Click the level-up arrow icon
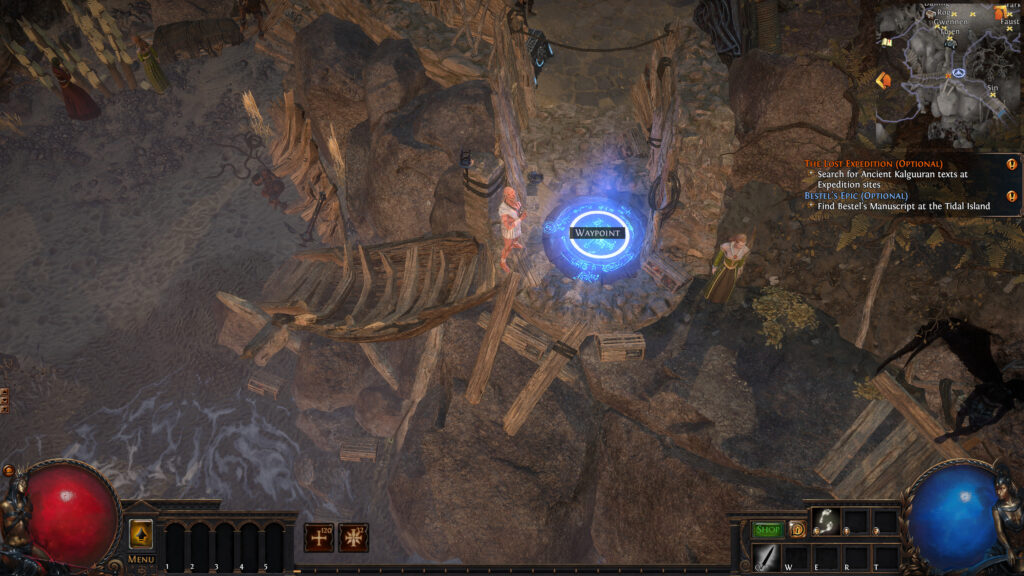Screen dimensions: 1024x576 141,534
